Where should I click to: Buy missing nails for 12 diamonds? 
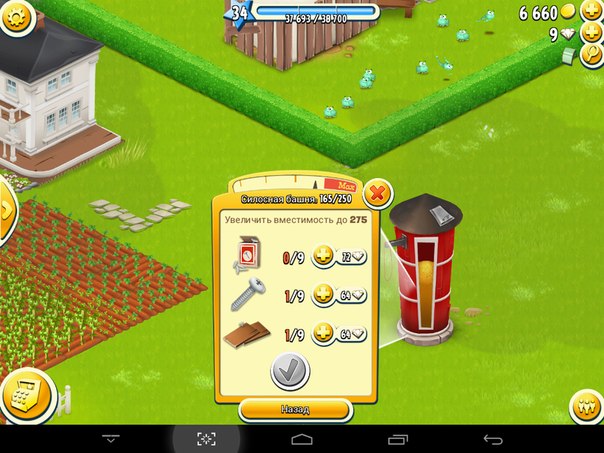point(340,257)
